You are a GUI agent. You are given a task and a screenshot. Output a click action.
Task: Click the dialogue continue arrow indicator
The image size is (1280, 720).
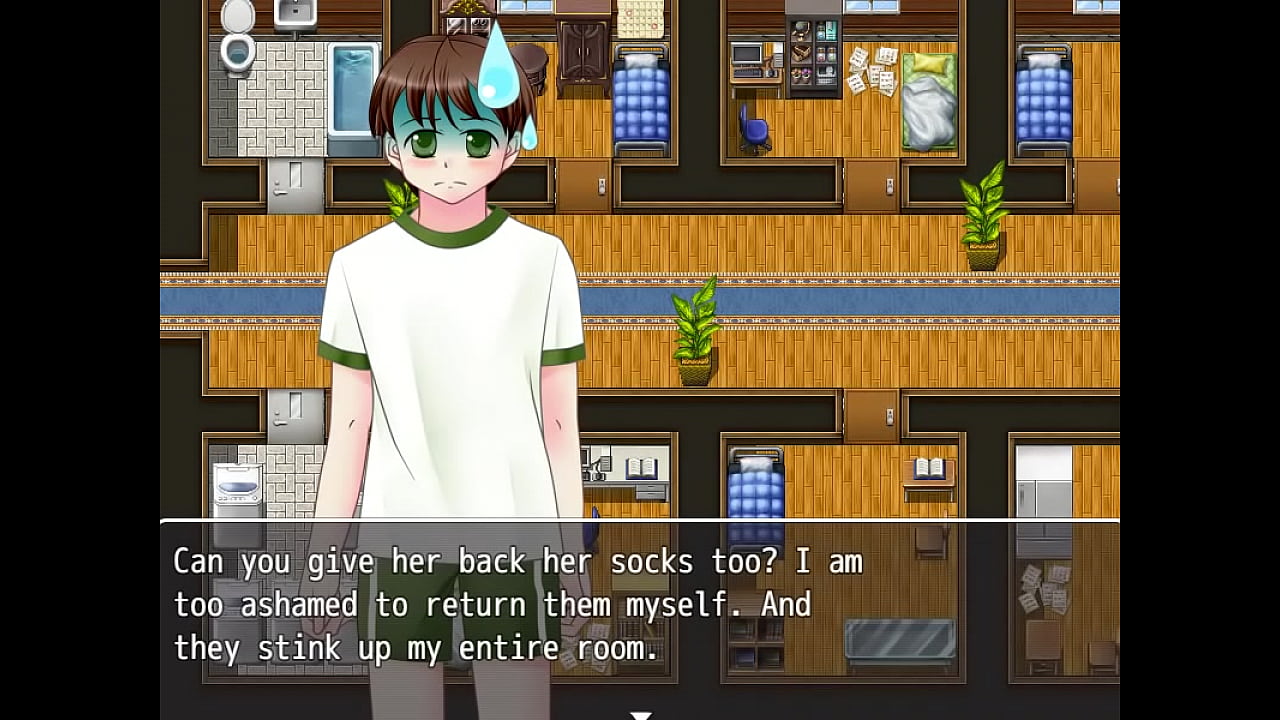[640, 714]
